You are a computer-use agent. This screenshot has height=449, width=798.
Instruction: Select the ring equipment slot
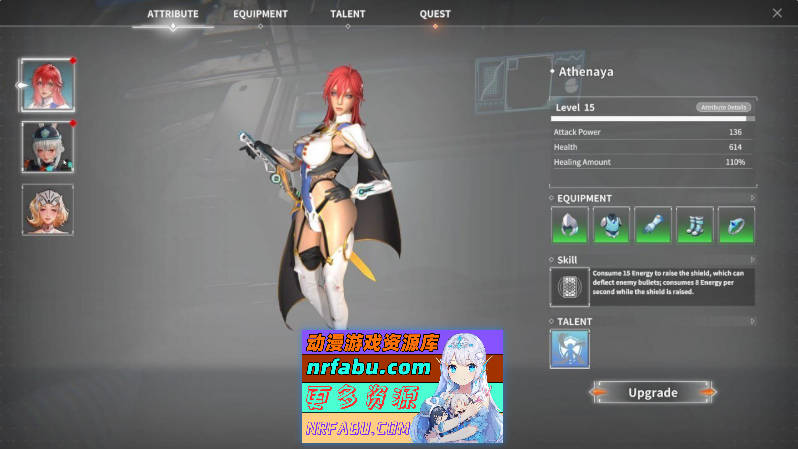[736, 225]
